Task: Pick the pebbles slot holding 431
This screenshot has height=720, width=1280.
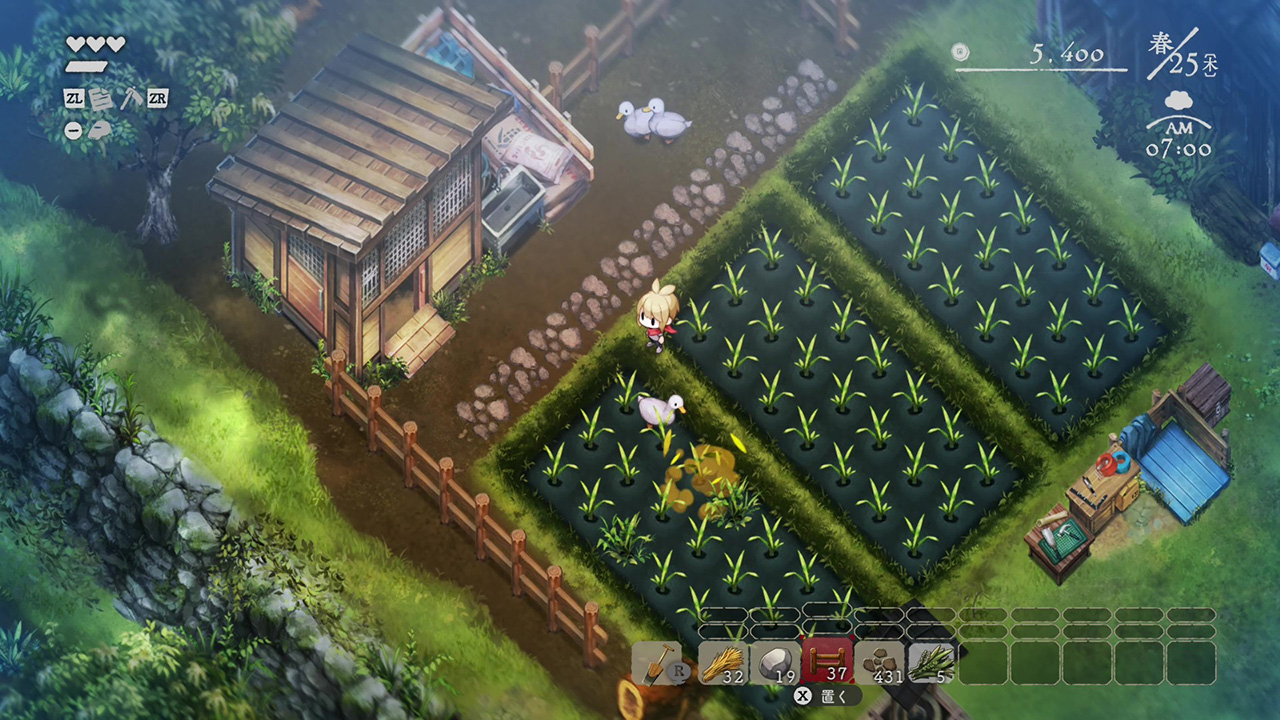Action: pos(879,663)
